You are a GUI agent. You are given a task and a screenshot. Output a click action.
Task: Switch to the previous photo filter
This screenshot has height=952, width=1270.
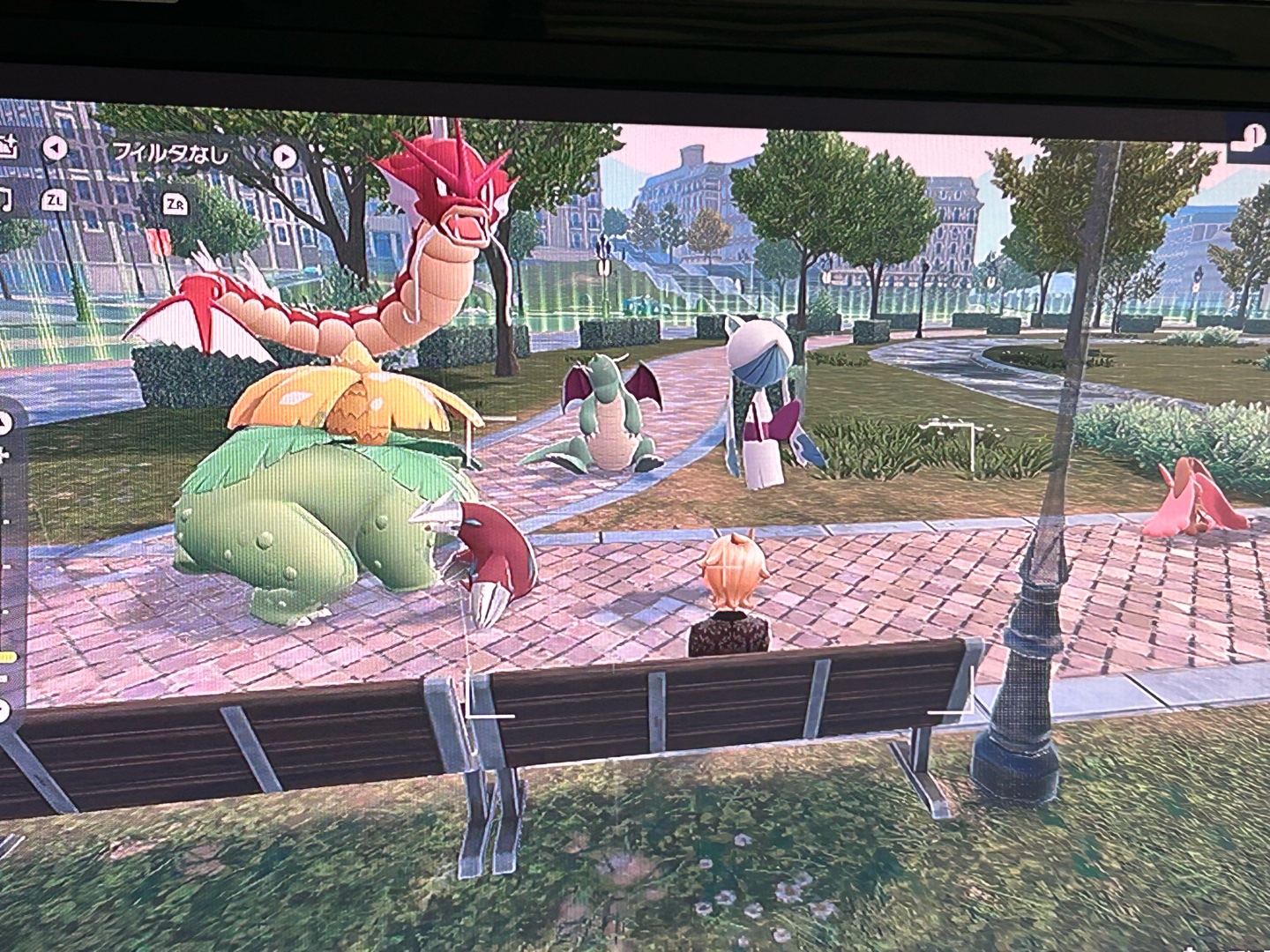55,148
